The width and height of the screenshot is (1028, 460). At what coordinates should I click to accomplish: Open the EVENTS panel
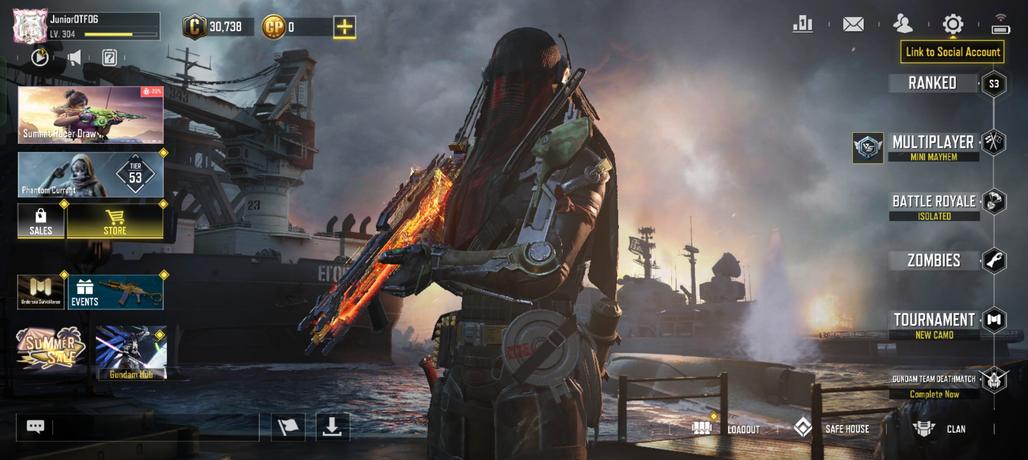coord(116,292)
